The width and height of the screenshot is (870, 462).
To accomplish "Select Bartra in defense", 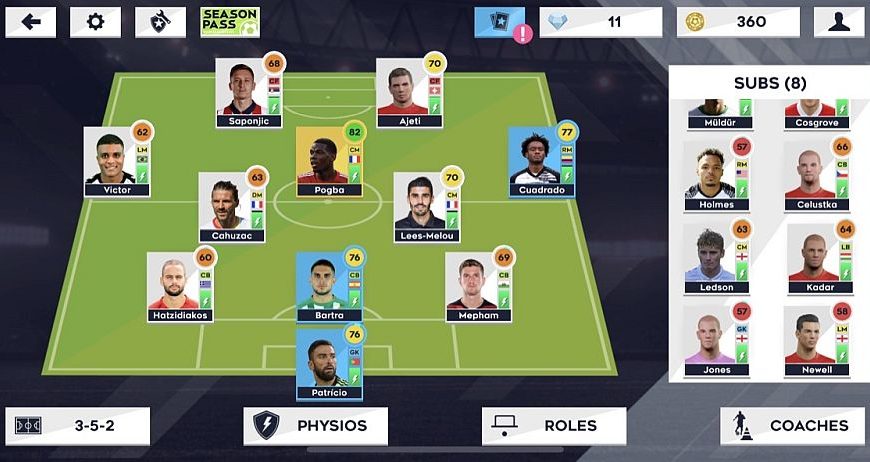I will pyautogui.click(x=329, y=286).
